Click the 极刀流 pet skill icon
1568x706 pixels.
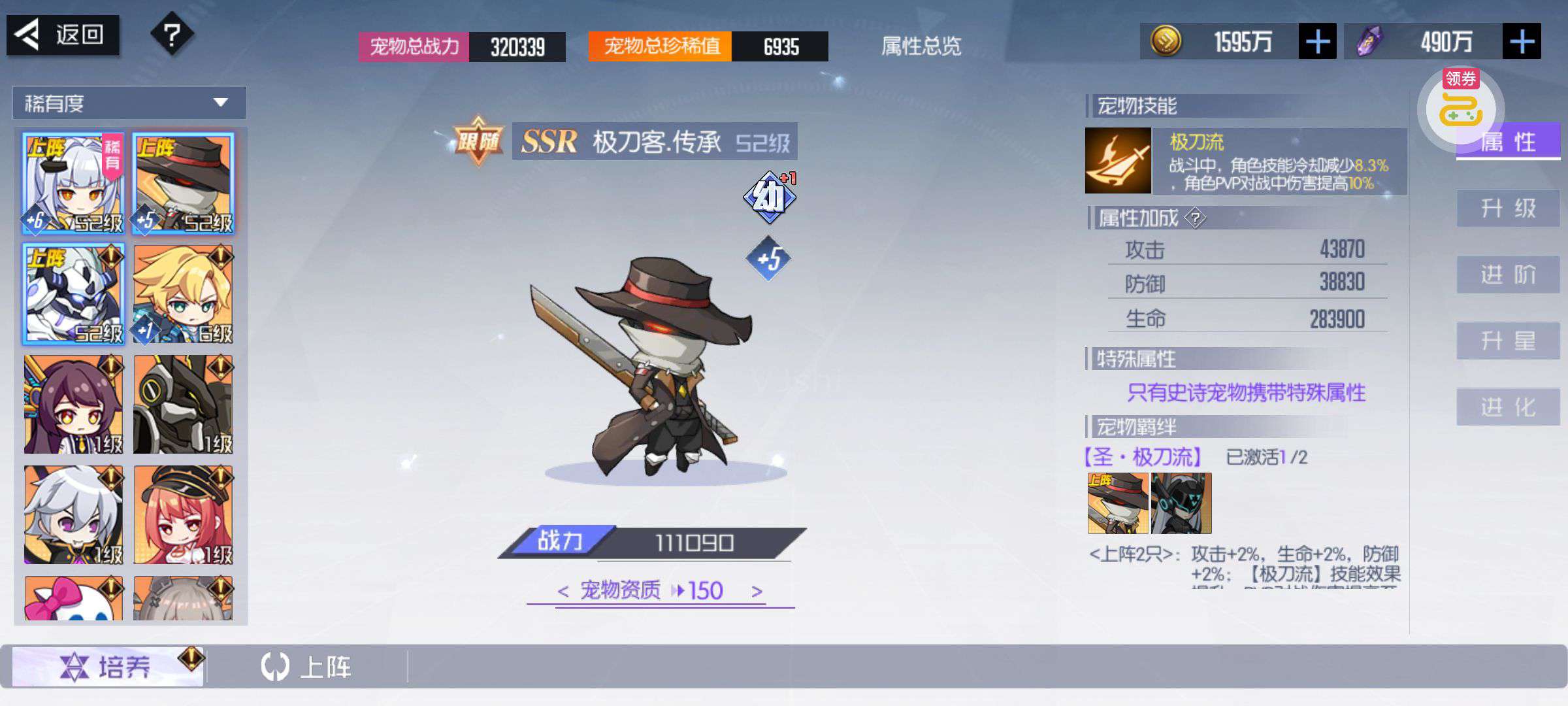(1117, 160)
